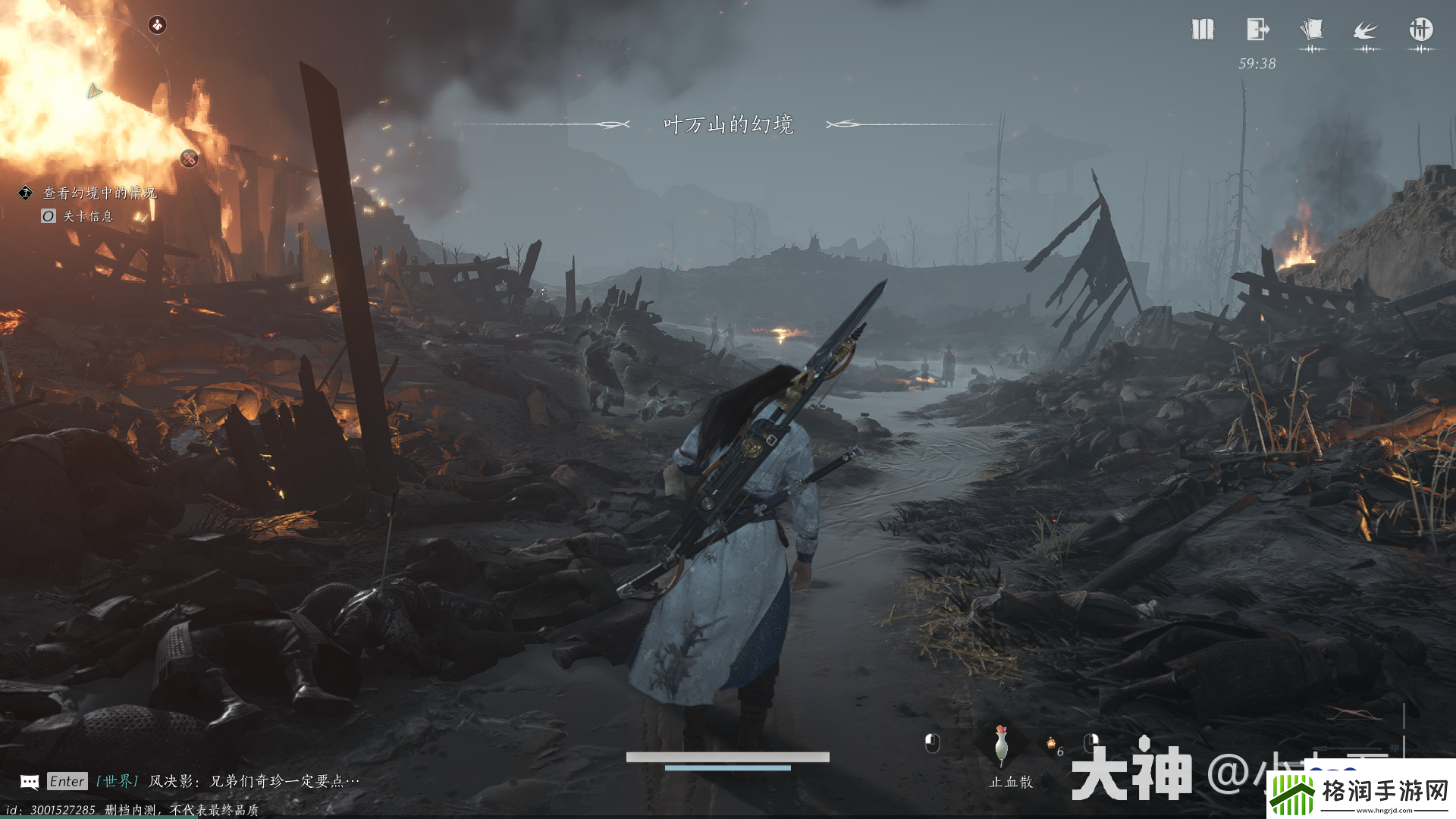Click the chat bubble icon
1456x819 pixels.
[x=30, y=782]
